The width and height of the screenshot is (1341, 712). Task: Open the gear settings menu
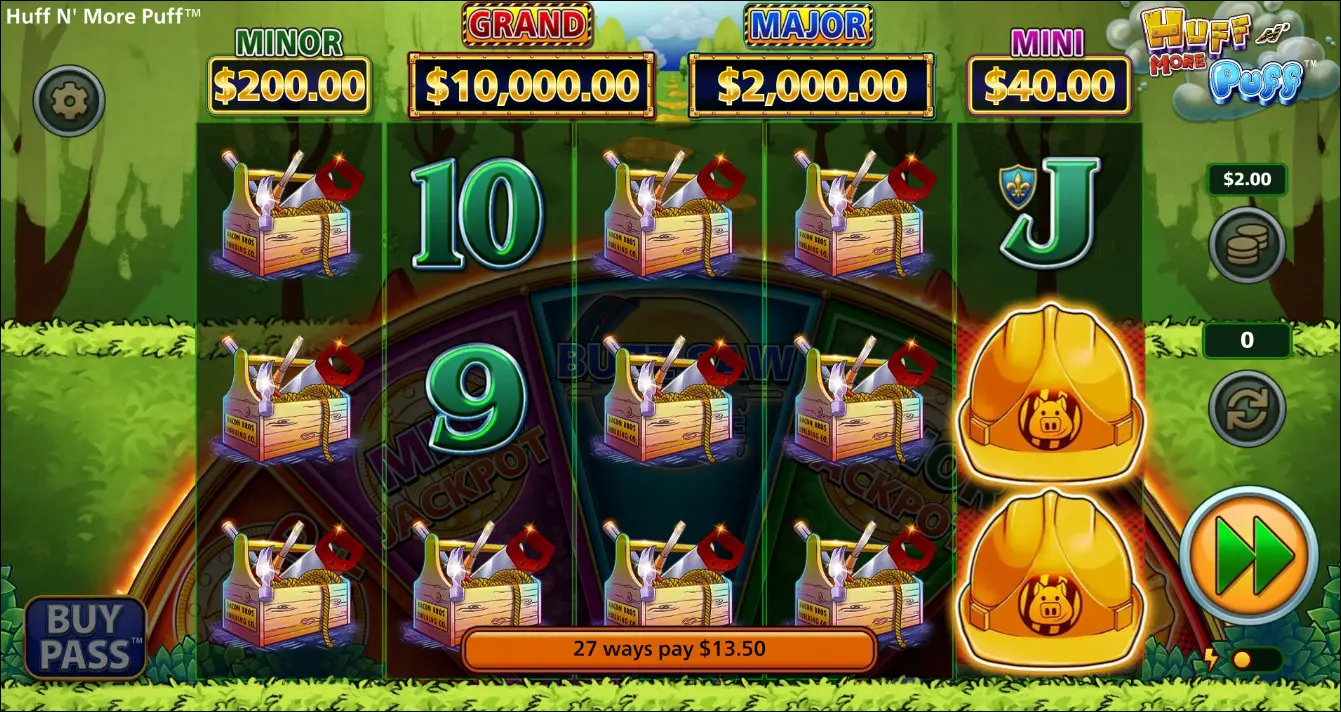[69, 100]
